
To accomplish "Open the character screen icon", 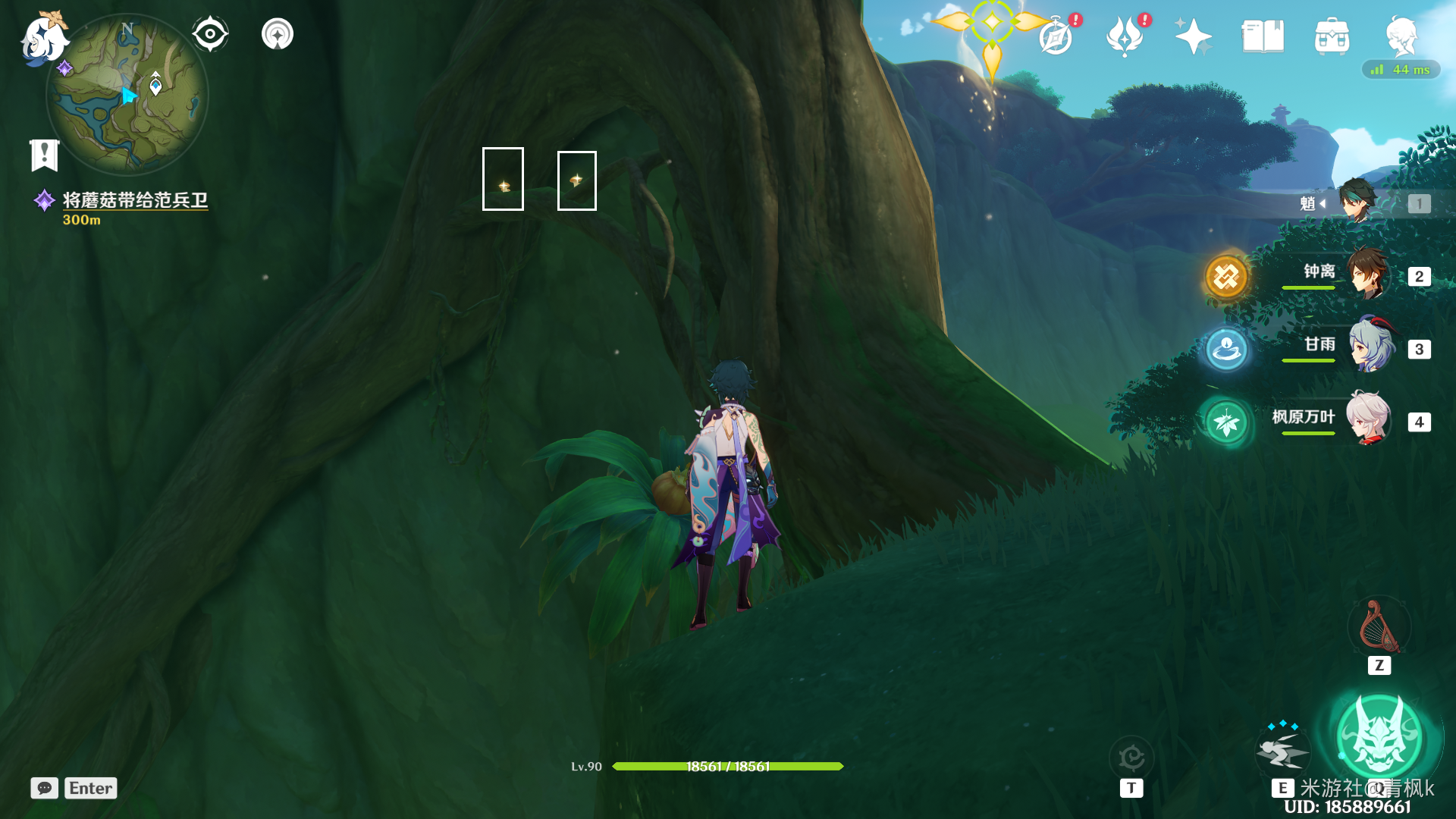I will pos(1401,36).
